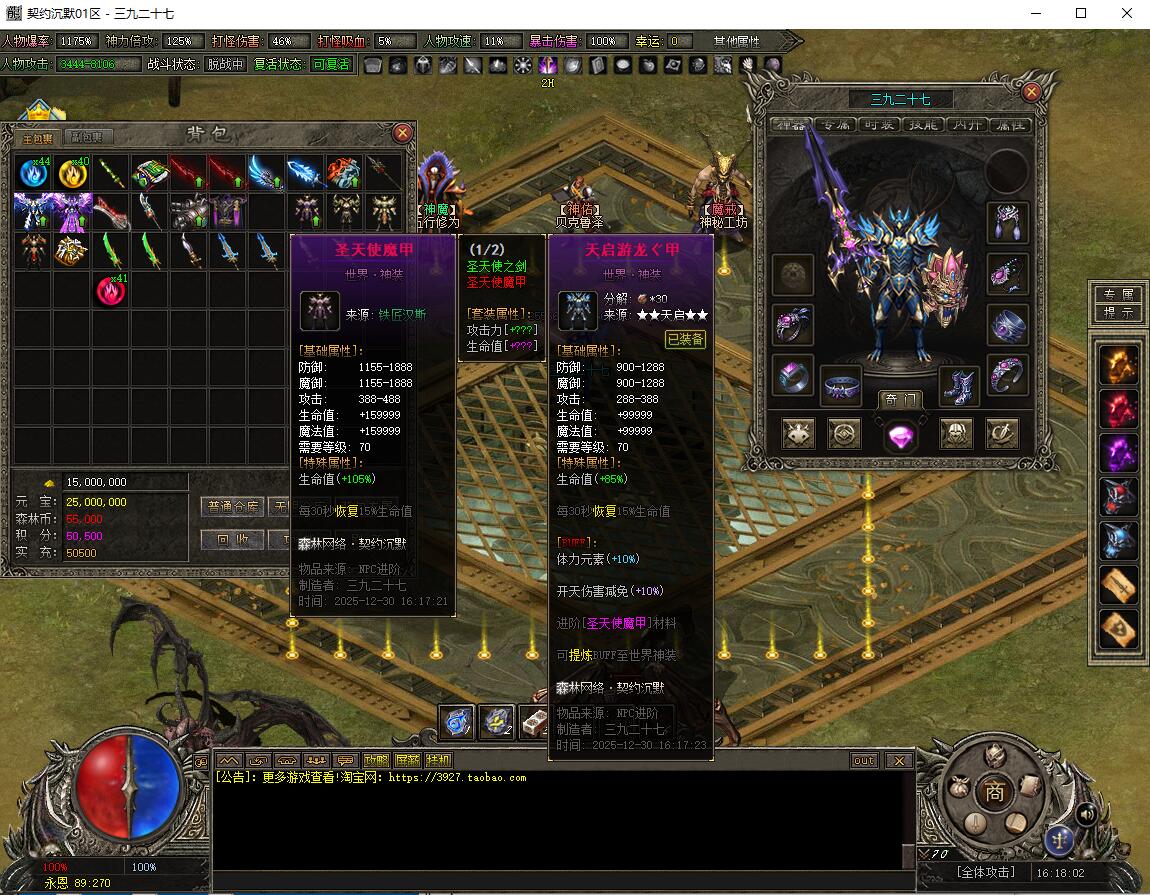1150x895 pixels.
Task: Select the red flame potion stack x41
Action: 111,291
